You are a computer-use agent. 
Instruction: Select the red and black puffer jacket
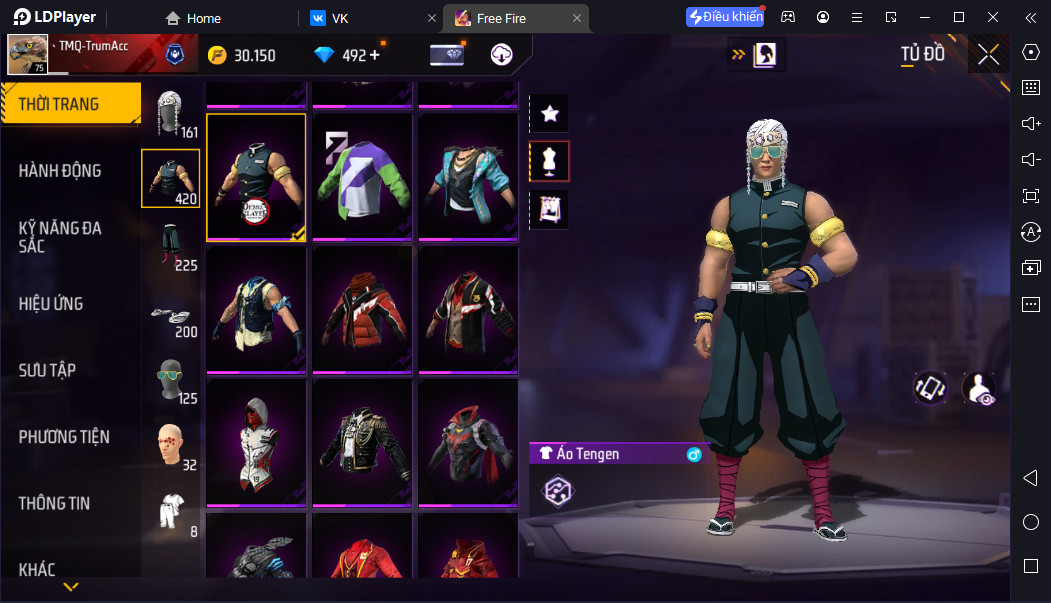coord(364,308)
